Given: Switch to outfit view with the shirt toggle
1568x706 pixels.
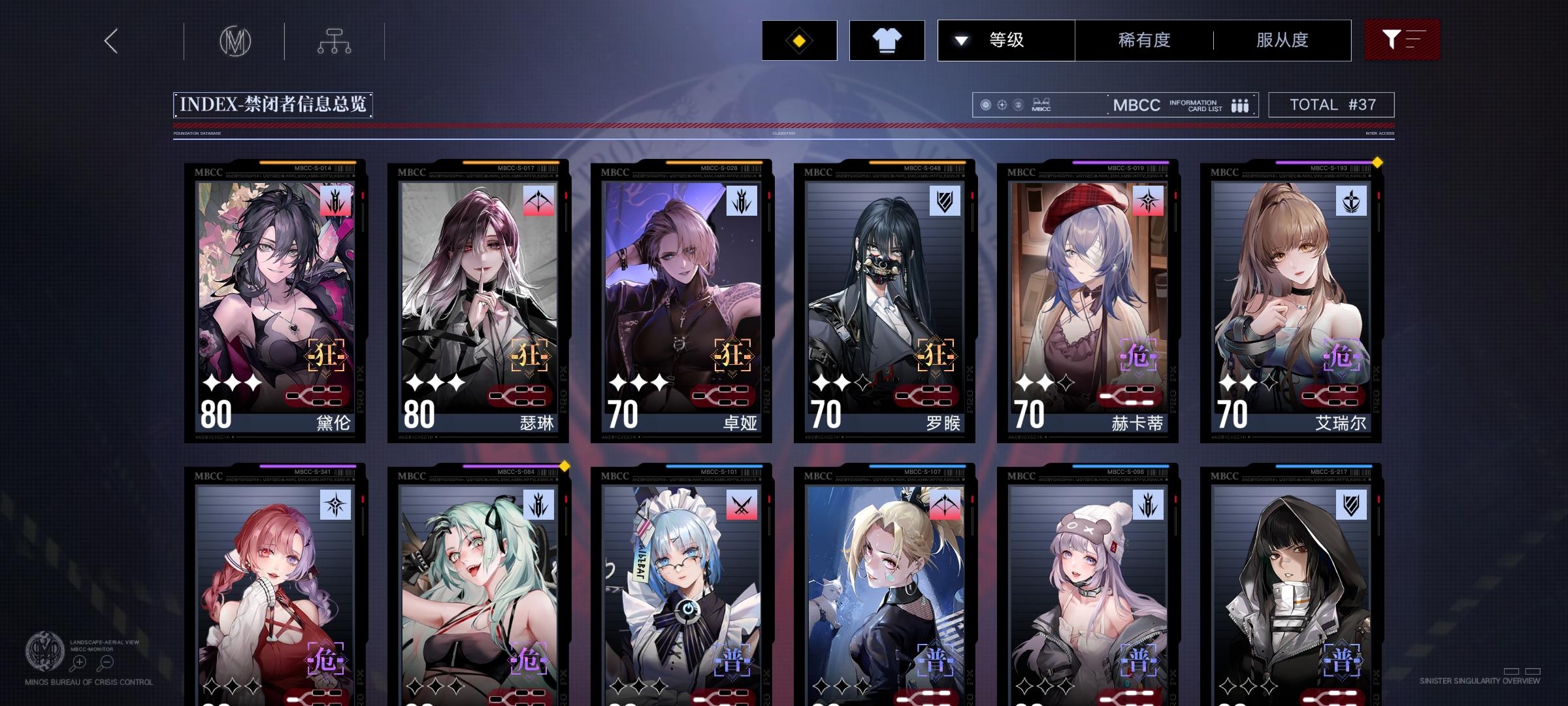Looking at the screenshot, I should pos(886,40).
